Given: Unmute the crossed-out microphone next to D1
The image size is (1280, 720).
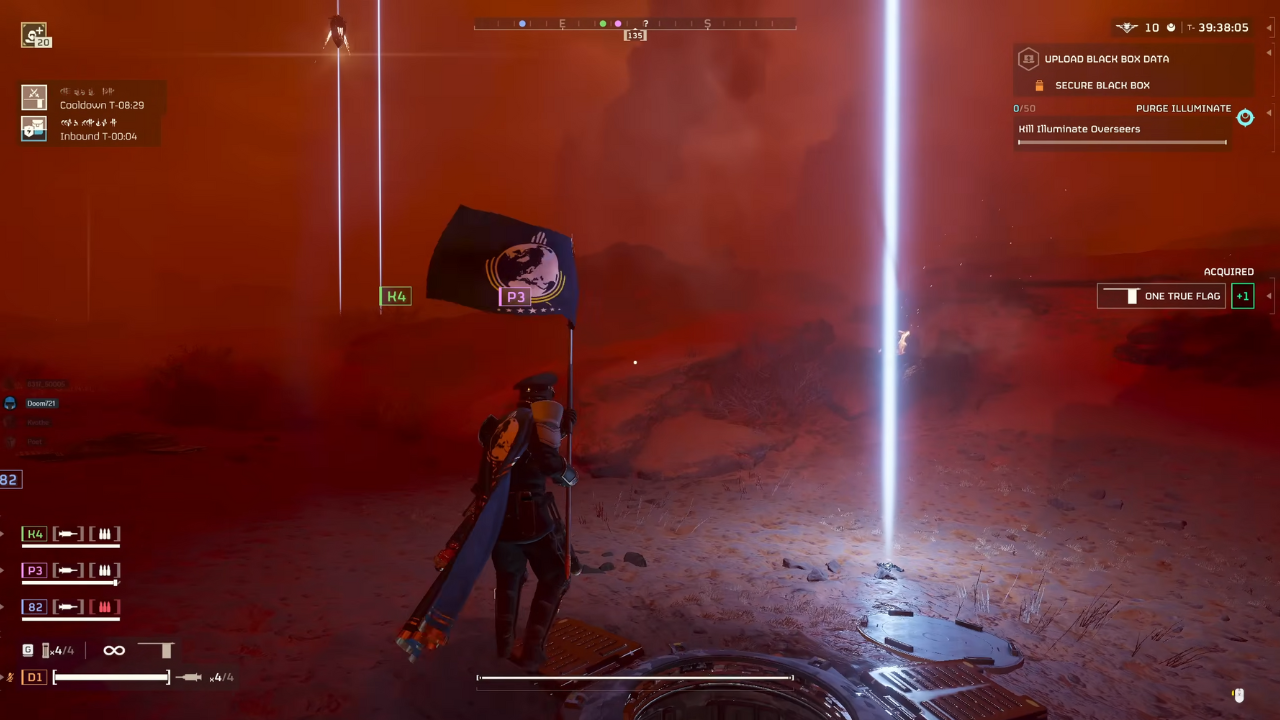Looking at the screenshot, I should point(9,677).
